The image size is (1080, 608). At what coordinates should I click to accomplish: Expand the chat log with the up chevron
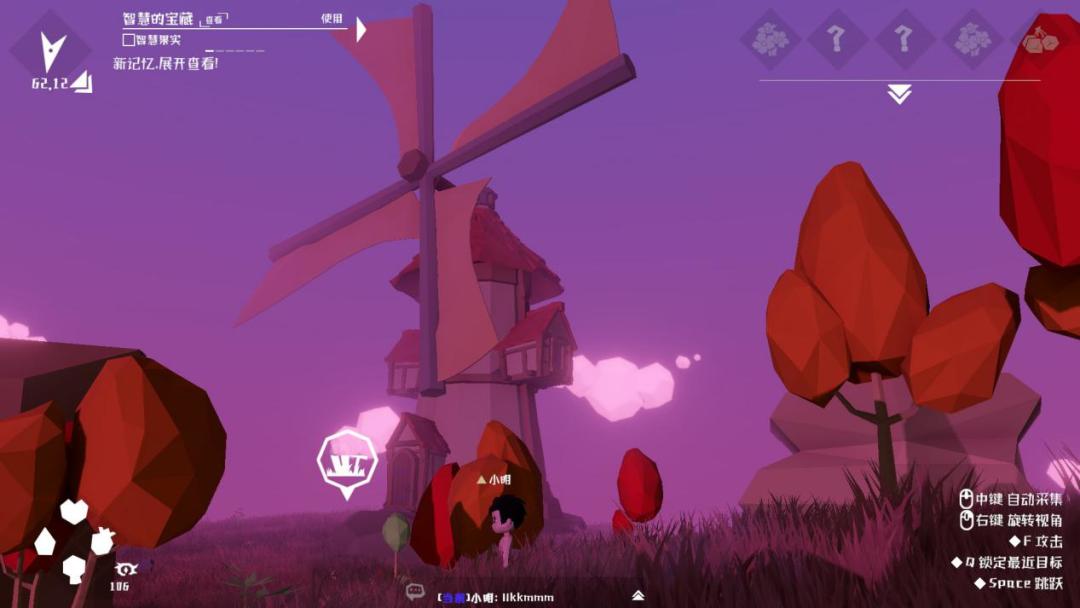638,595
